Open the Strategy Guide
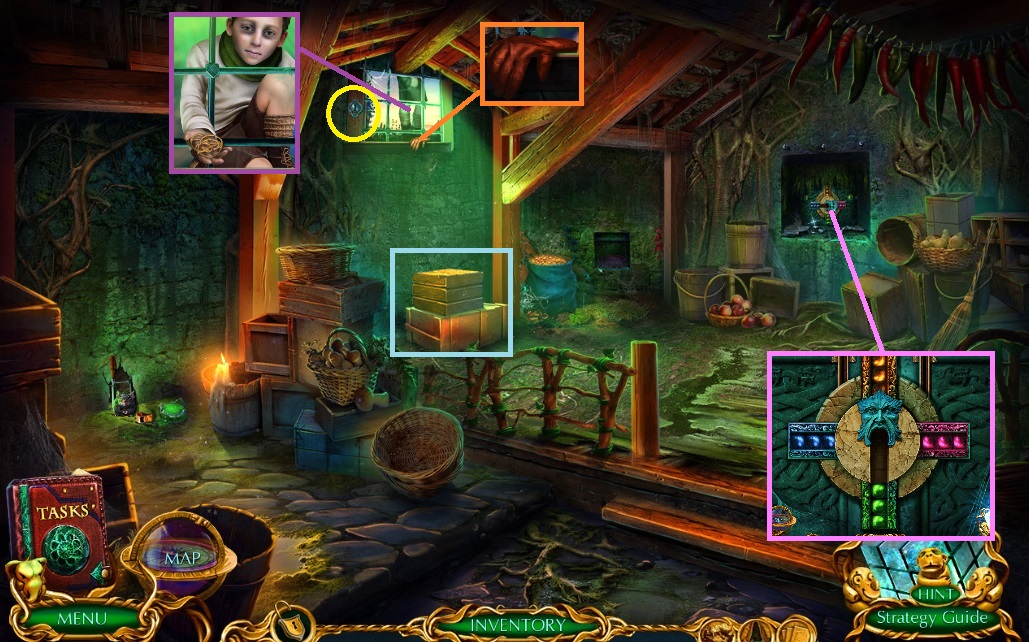This screenshot has height=642, width=1029. (x=931, y=617)
